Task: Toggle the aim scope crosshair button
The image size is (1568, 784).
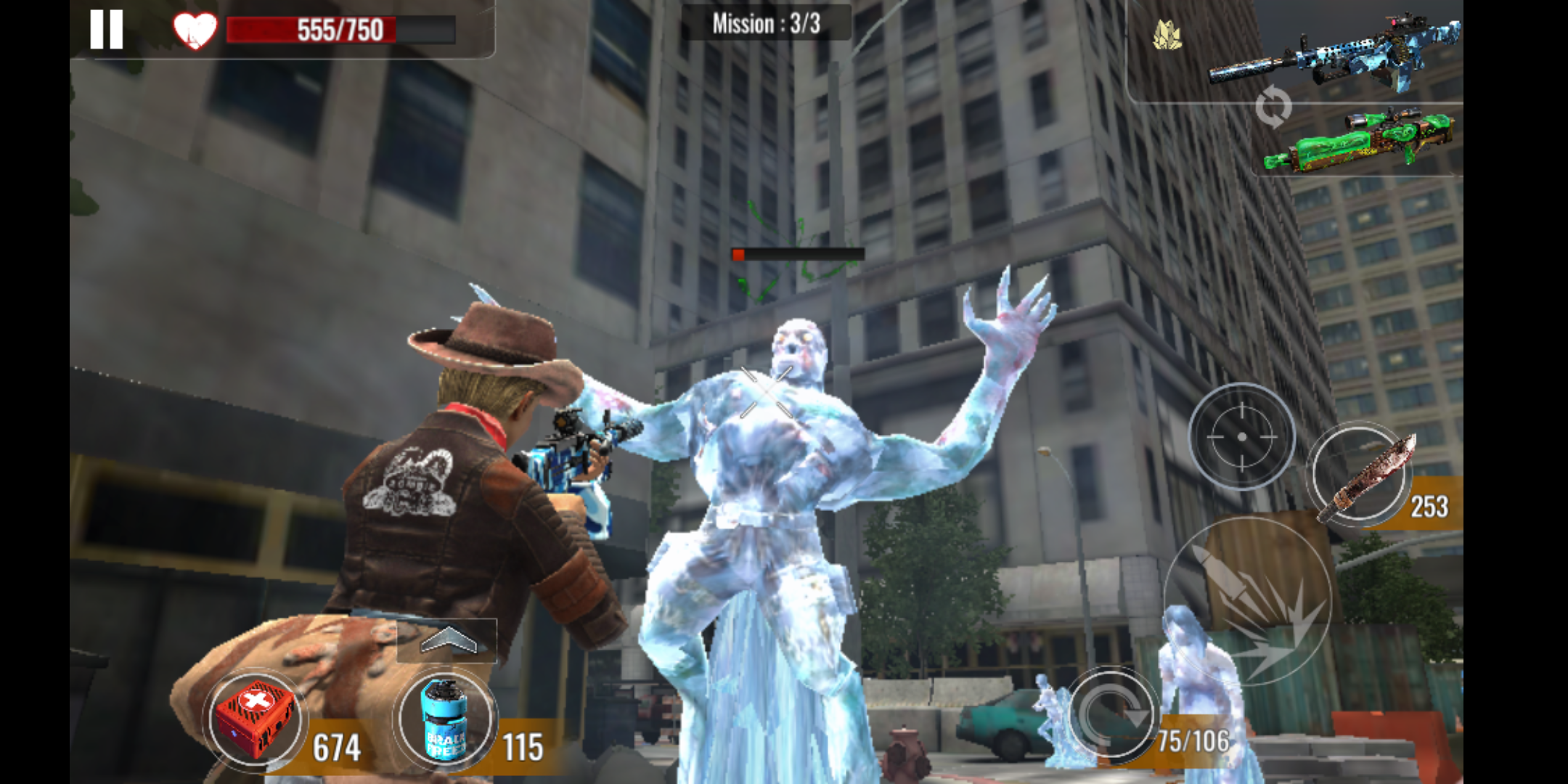Action: [1241, 437]
